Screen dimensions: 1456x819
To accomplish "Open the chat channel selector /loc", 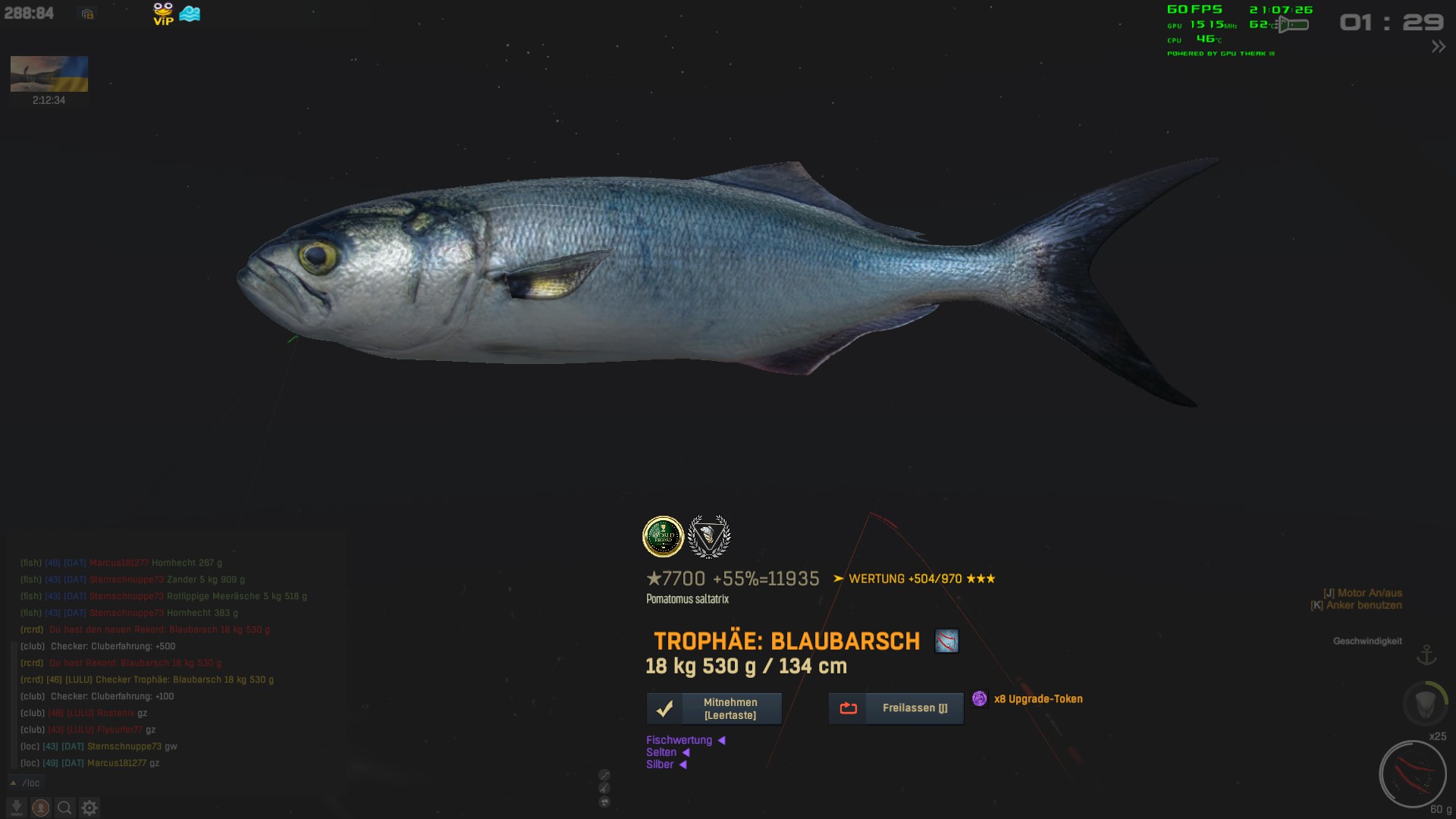I will pos(26,783).
